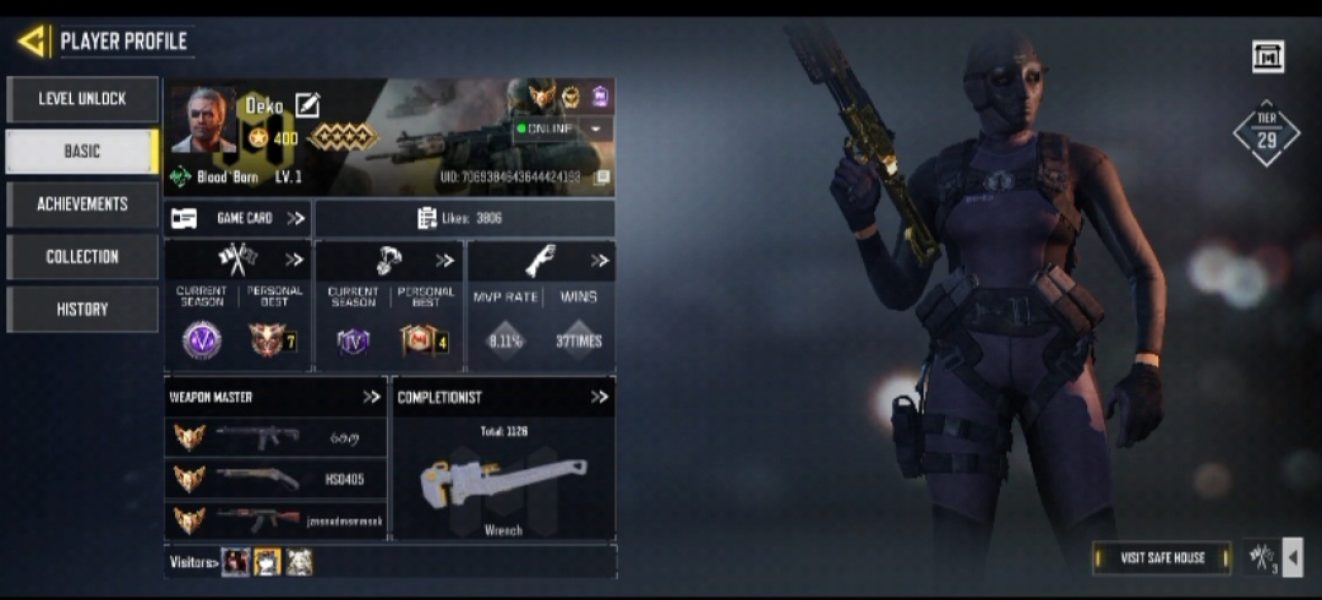Select the Basic tab
The image size is (1322, 600).
(x=82, y=151)
